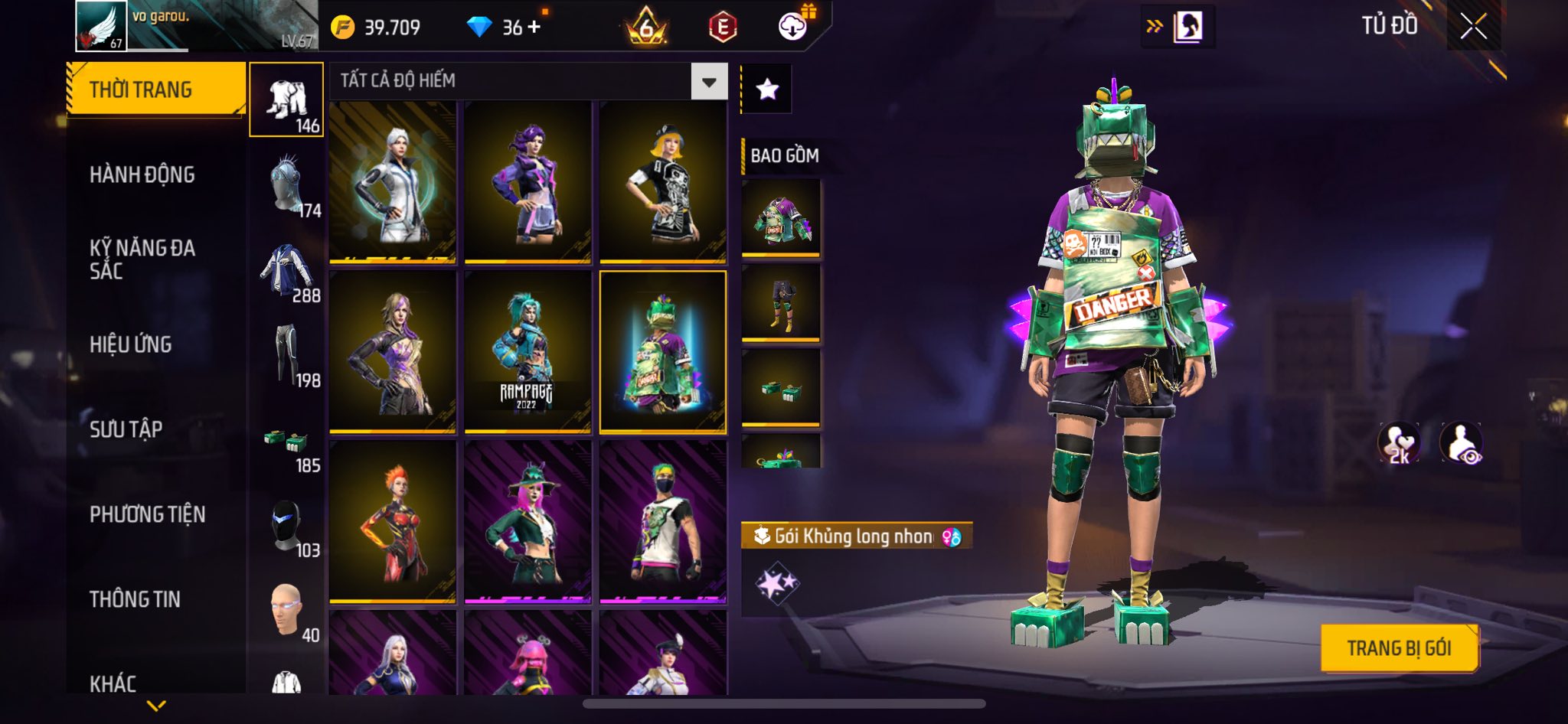Close the wardrobe with the X button

point(1473,27)
